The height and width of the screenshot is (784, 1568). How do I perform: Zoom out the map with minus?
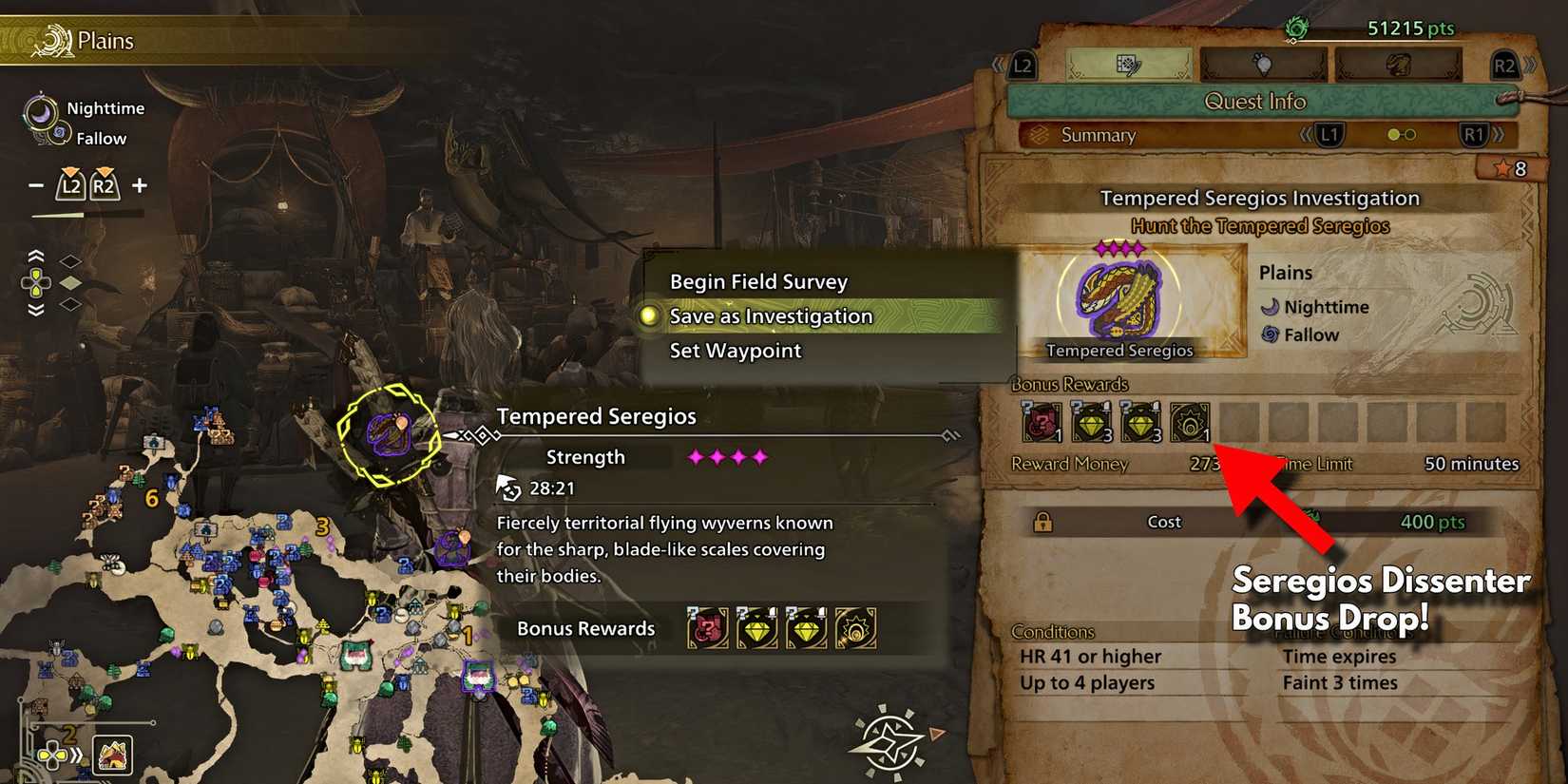pyautogui.click(x=36, y=185)
